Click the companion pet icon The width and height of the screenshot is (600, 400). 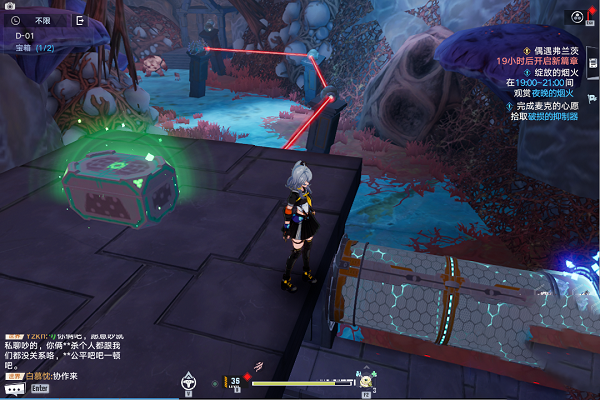tap(366, 381)
